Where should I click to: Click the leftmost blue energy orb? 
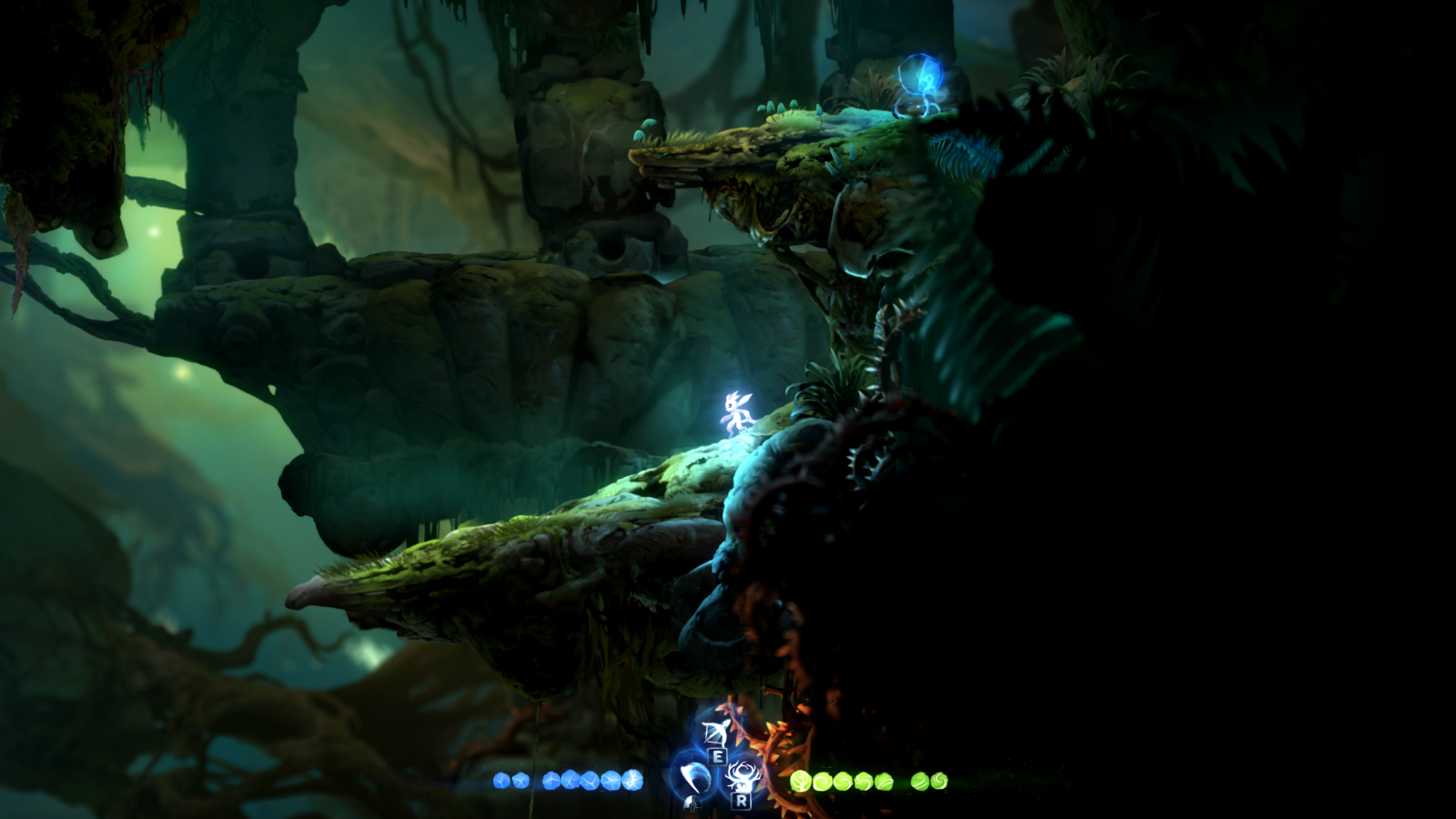(503, 781)
